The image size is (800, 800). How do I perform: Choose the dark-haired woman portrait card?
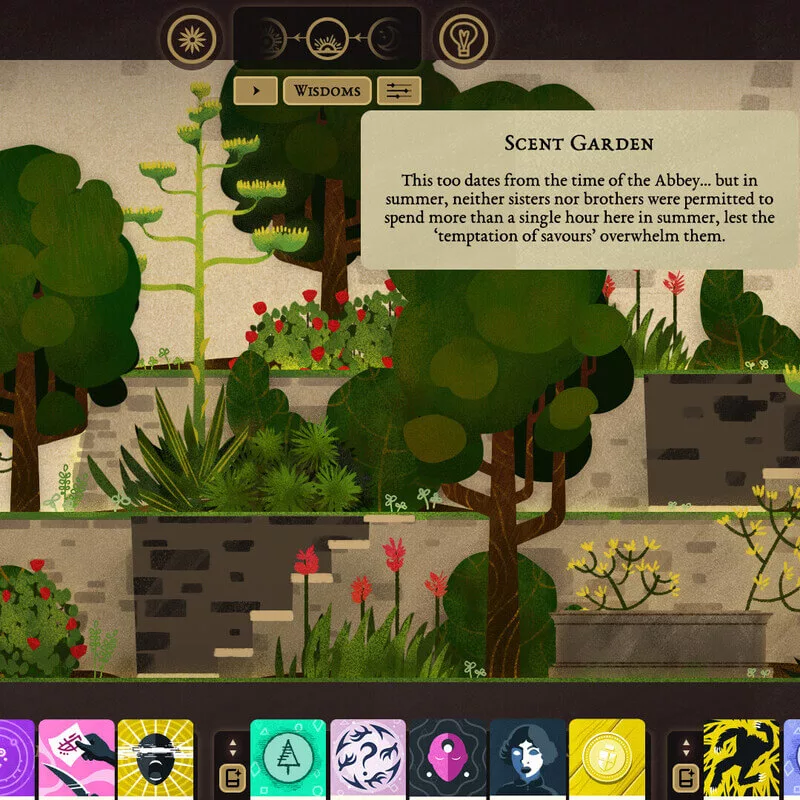[527, 759]
